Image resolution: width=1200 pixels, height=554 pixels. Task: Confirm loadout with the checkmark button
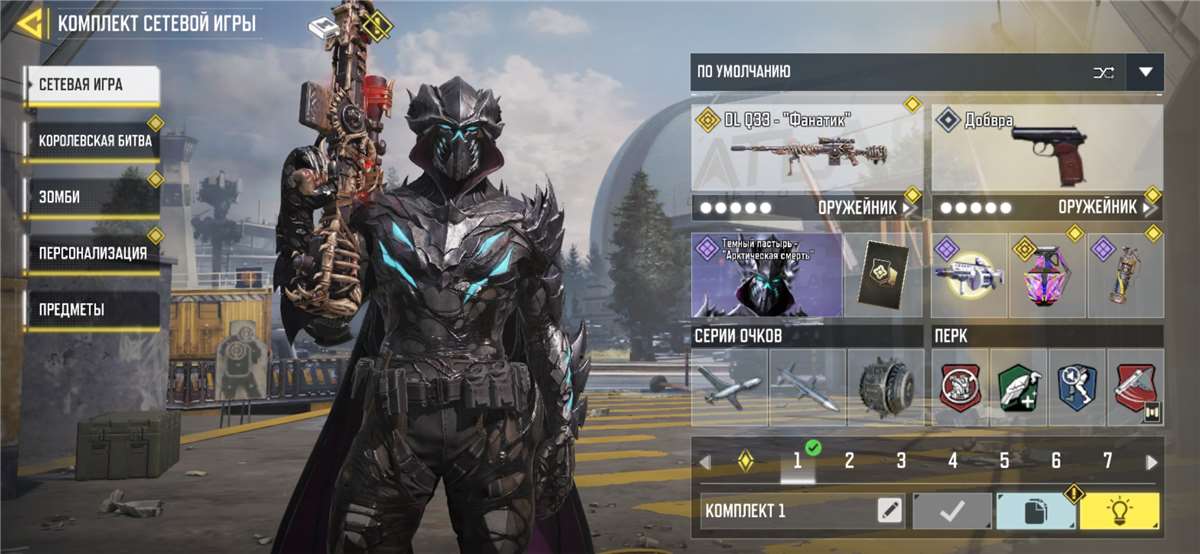[952, 511]
